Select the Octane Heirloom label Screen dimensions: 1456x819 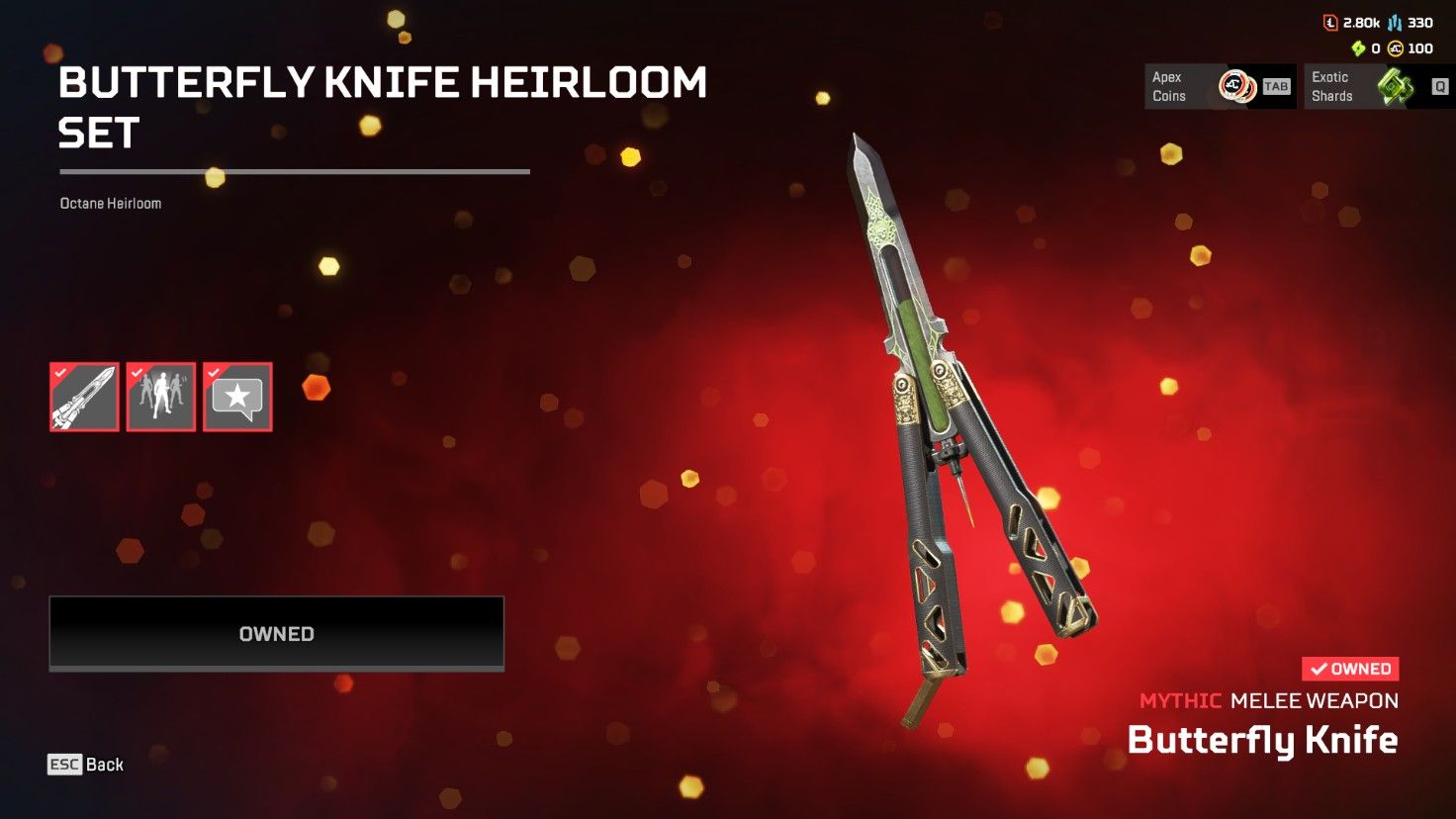(109, 203)
